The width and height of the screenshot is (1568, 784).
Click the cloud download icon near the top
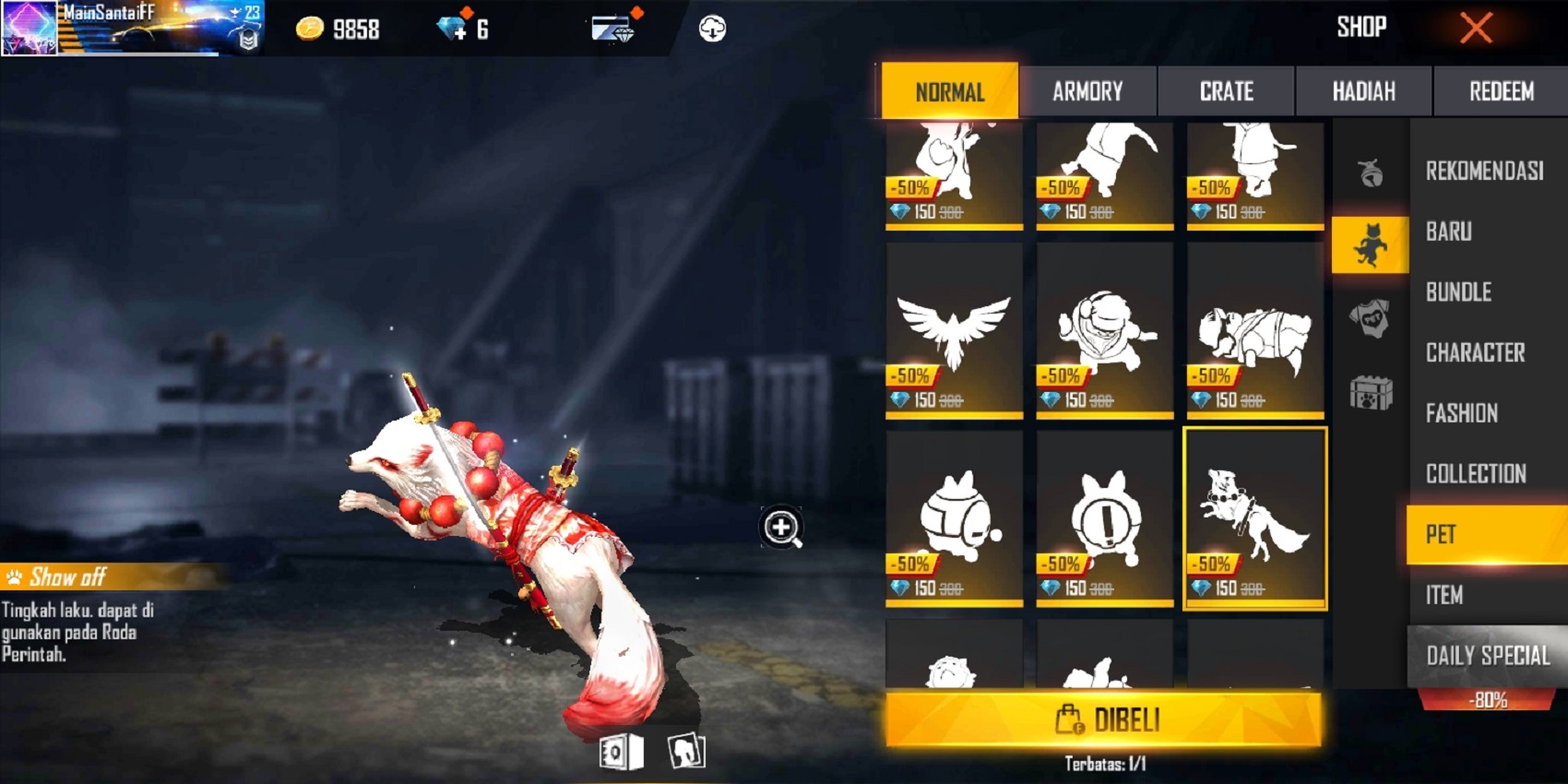pos(710,27)
